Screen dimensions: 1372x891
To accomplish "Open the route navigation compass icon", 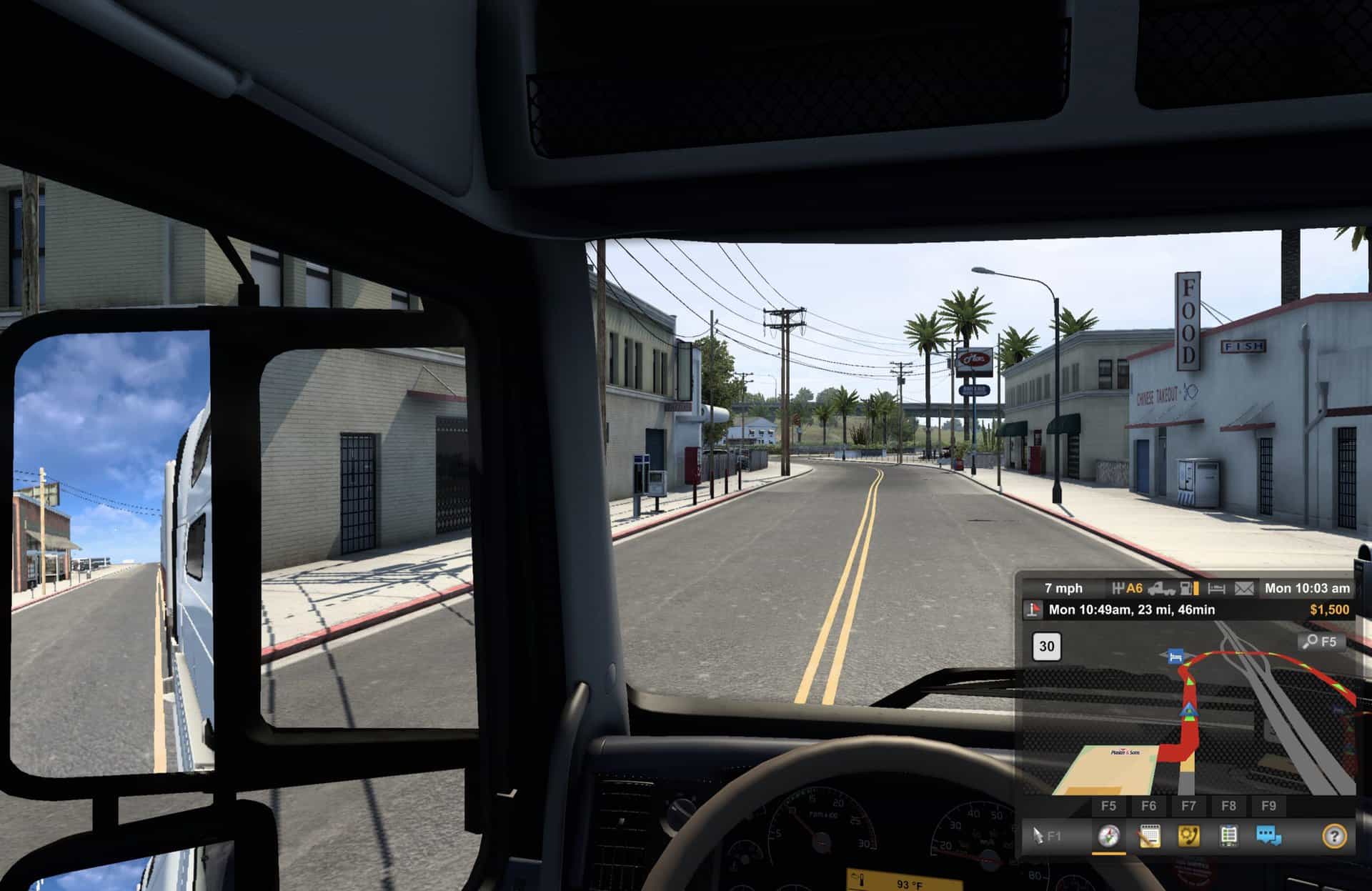I will coord(1109,835).
